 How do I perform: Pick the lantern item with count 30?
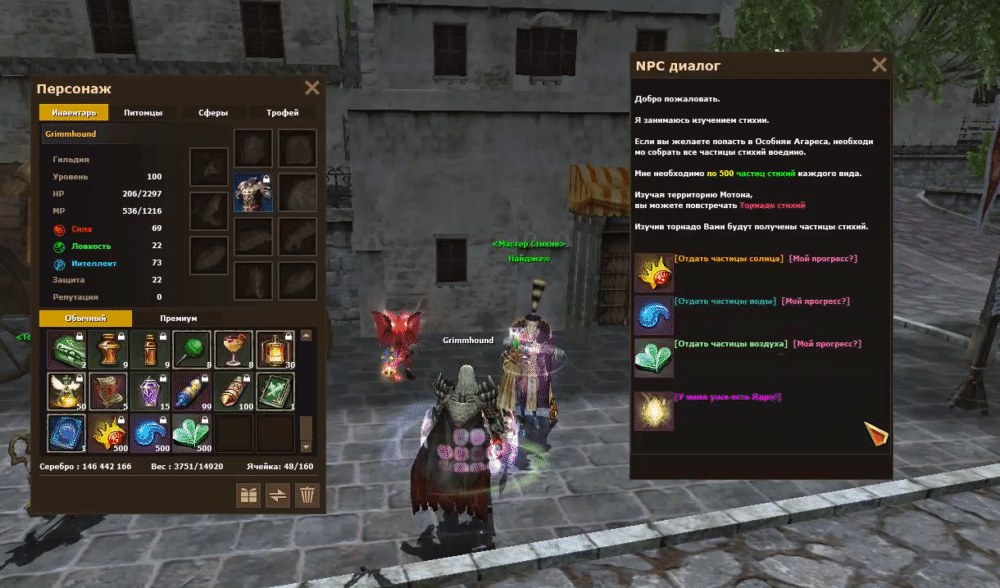click(x=275, y=349)
